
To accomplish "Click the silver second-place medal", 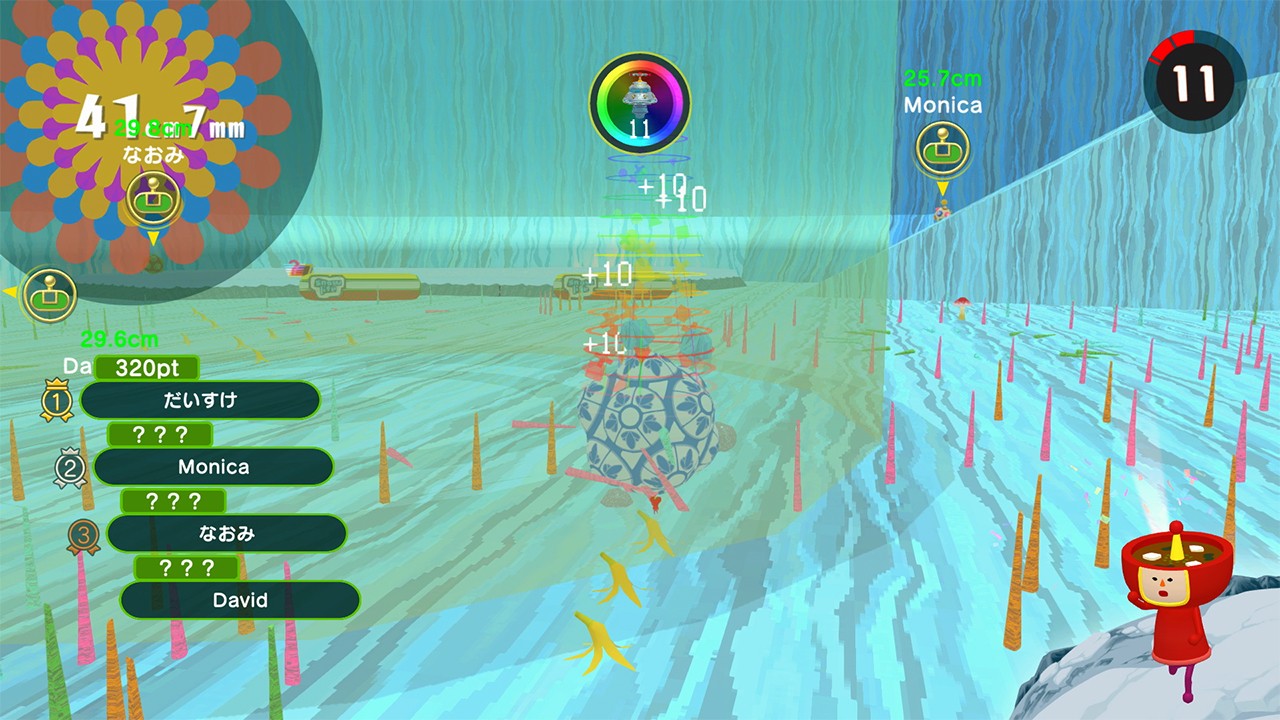I will click(x=69, y=467).
